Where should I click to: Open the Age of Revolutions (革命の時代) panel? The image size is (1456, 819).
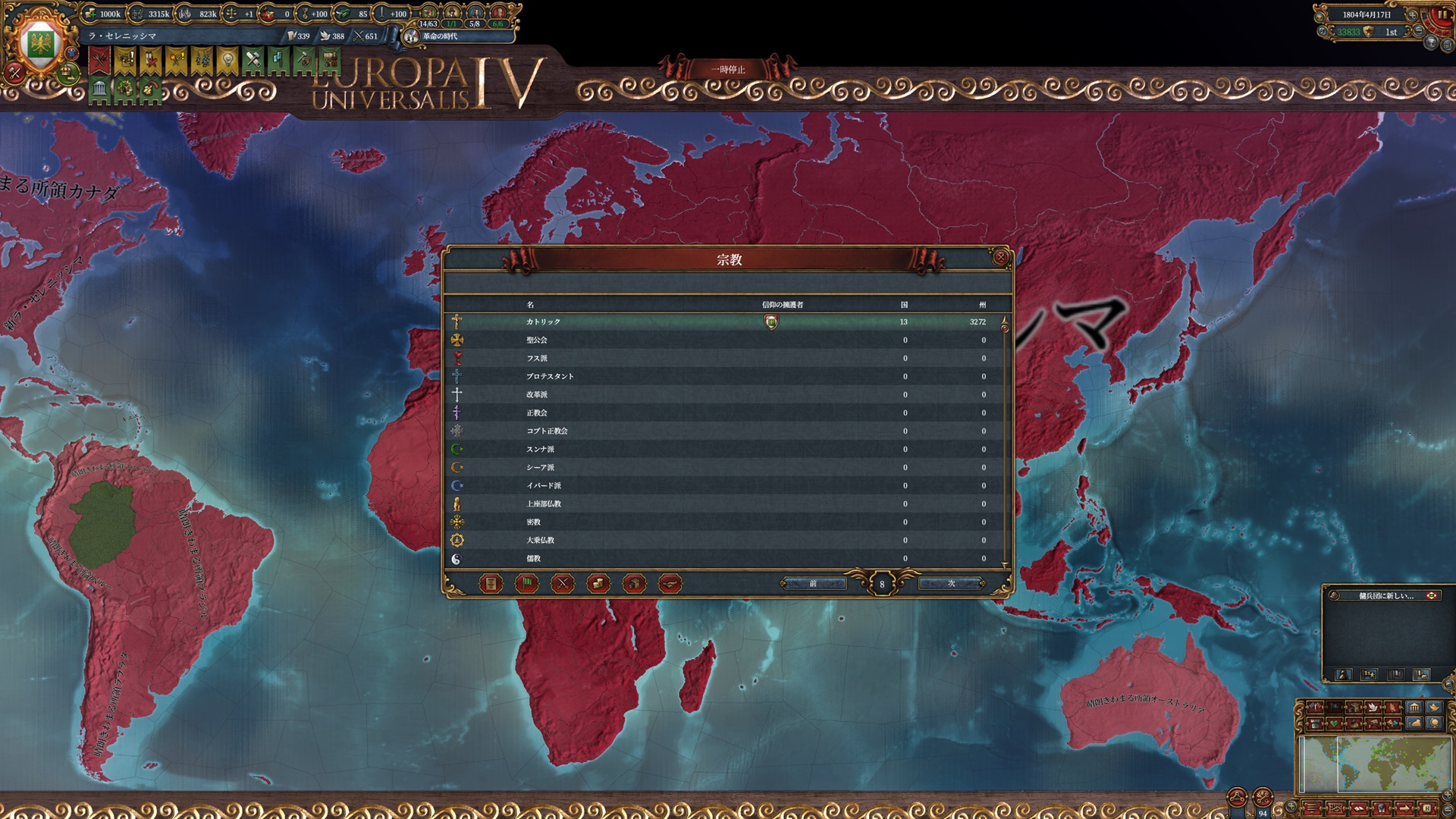click(x=440, y=36)
